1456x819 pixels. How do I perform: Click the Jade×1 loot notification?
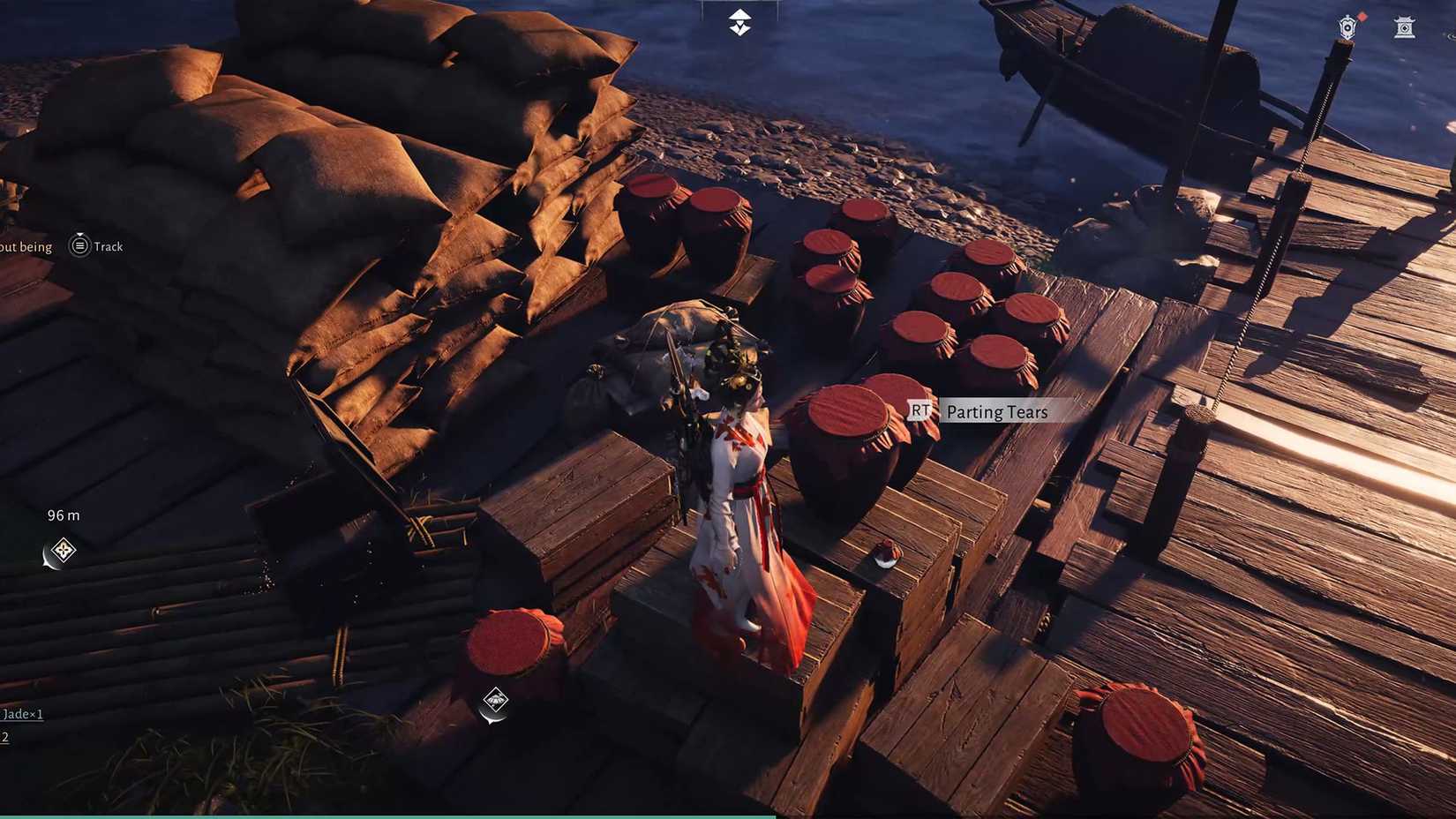[x=22, y=714]
